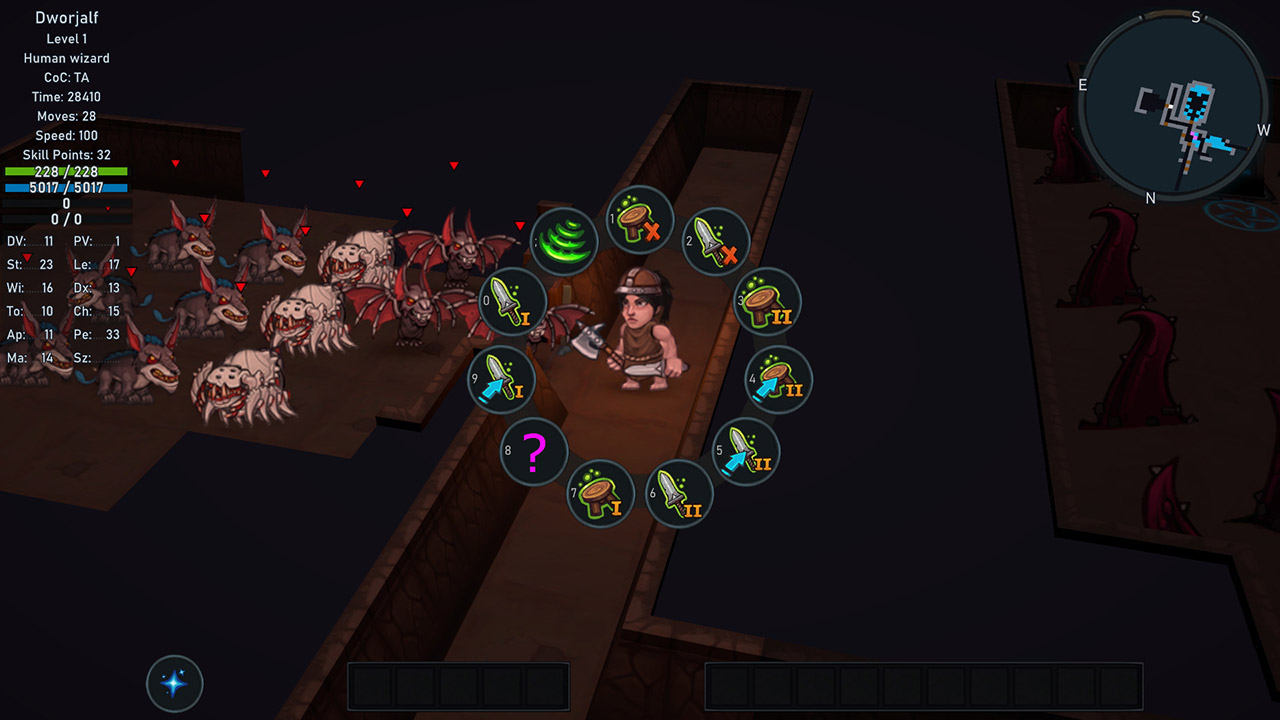Viewport: 1280px width, 720px height.
Task: Choose the plain dagger tier II icon
Action: (x=679, y=493)
